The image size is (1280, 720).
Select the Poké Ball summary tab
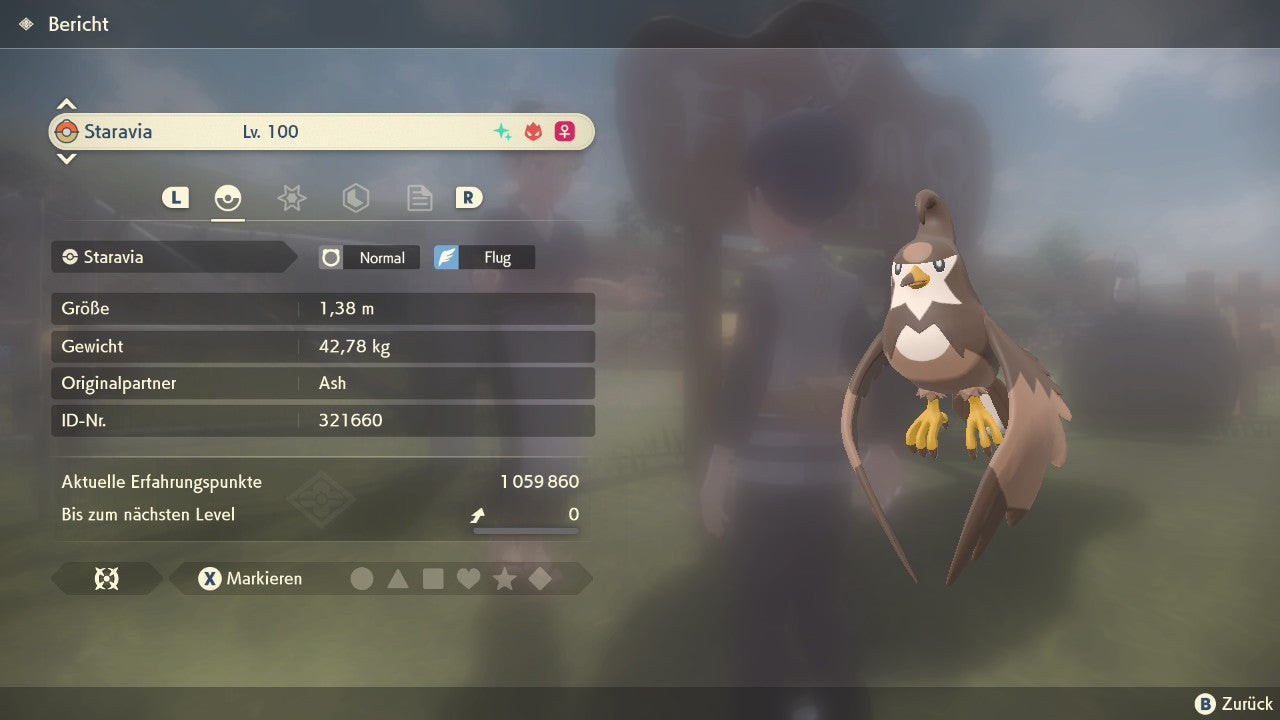[228, 198]
